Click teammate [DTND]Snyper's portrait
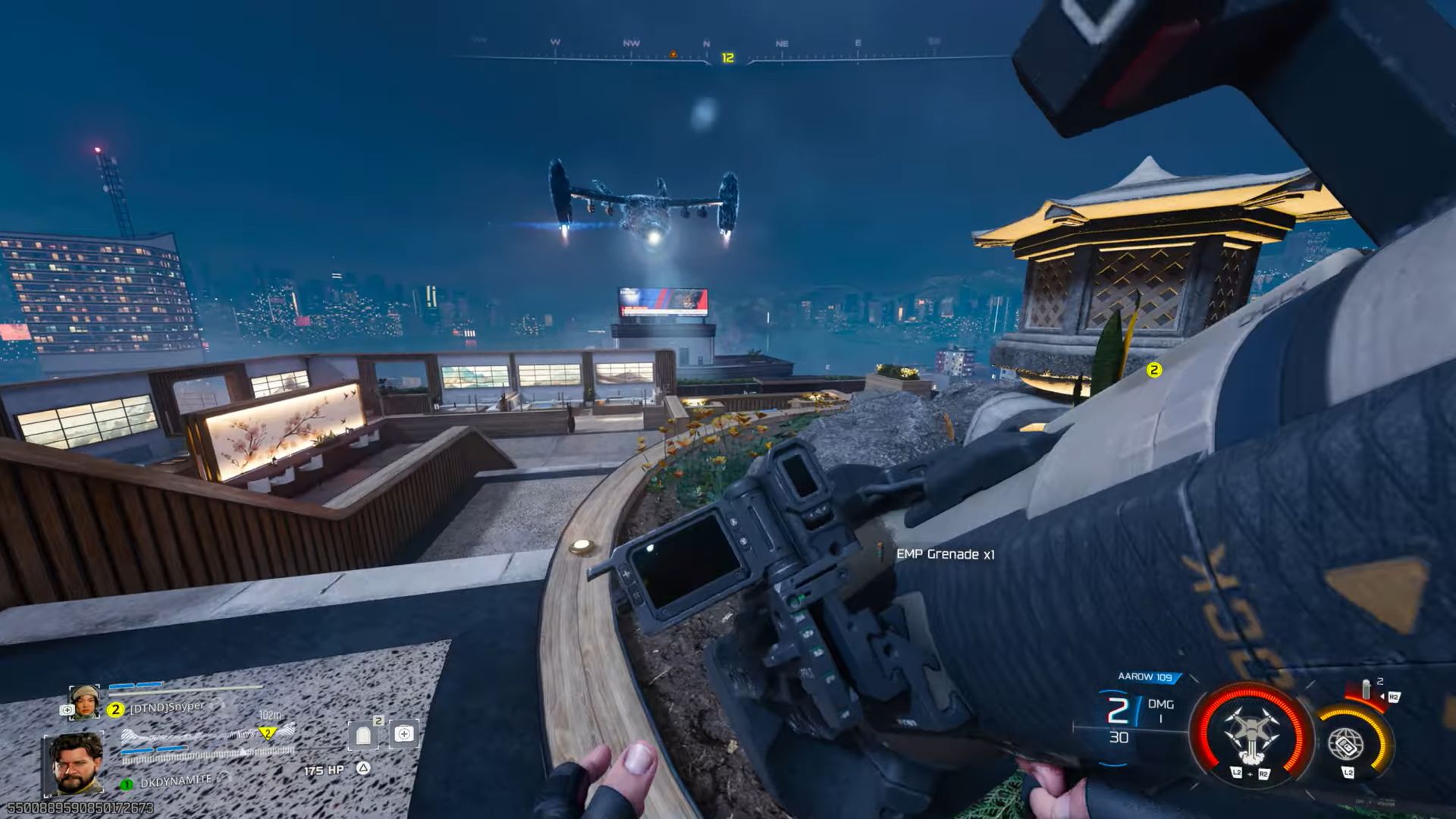 (x=83, y=701)
